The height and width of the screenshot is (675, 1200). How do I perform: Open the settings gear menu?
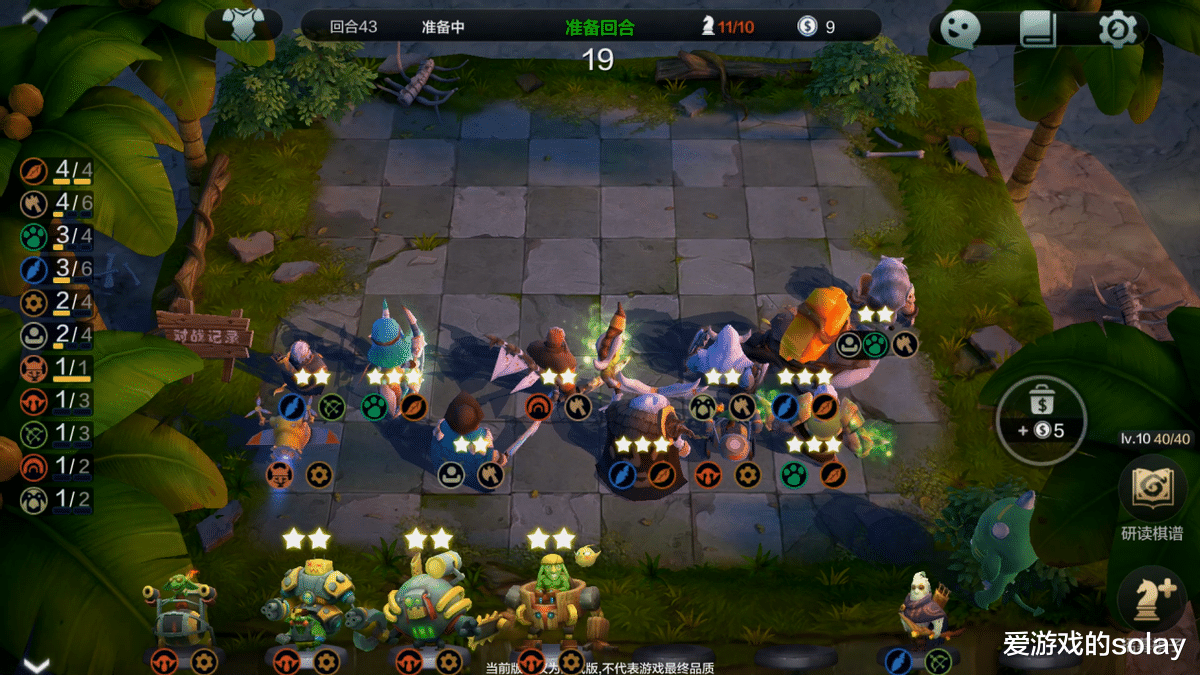[x=1117, y=30]
